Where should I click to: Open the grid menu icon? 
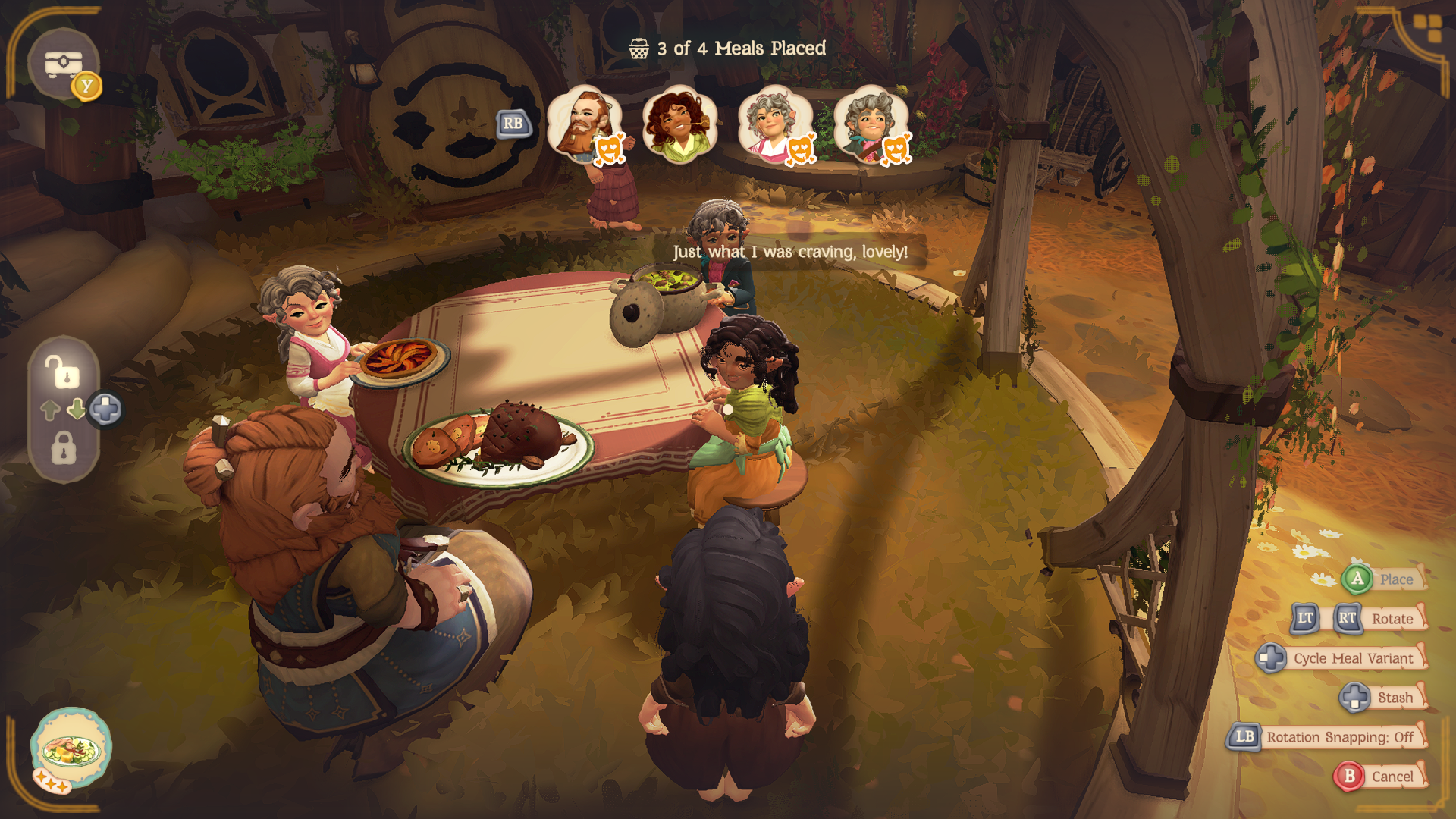[1428, 29]
